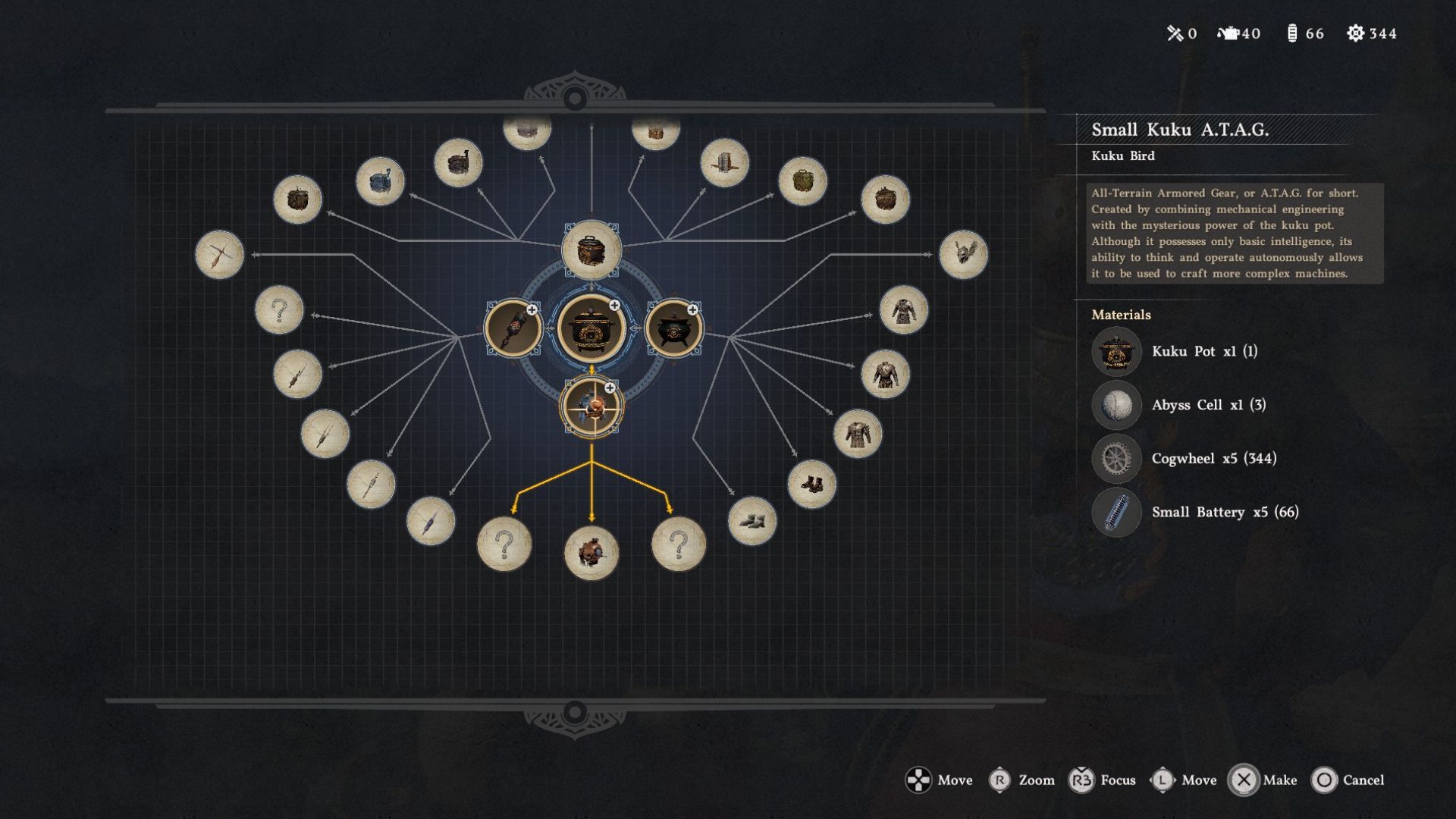Image resolution: width=1456 pixels, height=819 pixels.
Task: Choose the clay pot node above Kuku Pot
Action: click(591, 249)
